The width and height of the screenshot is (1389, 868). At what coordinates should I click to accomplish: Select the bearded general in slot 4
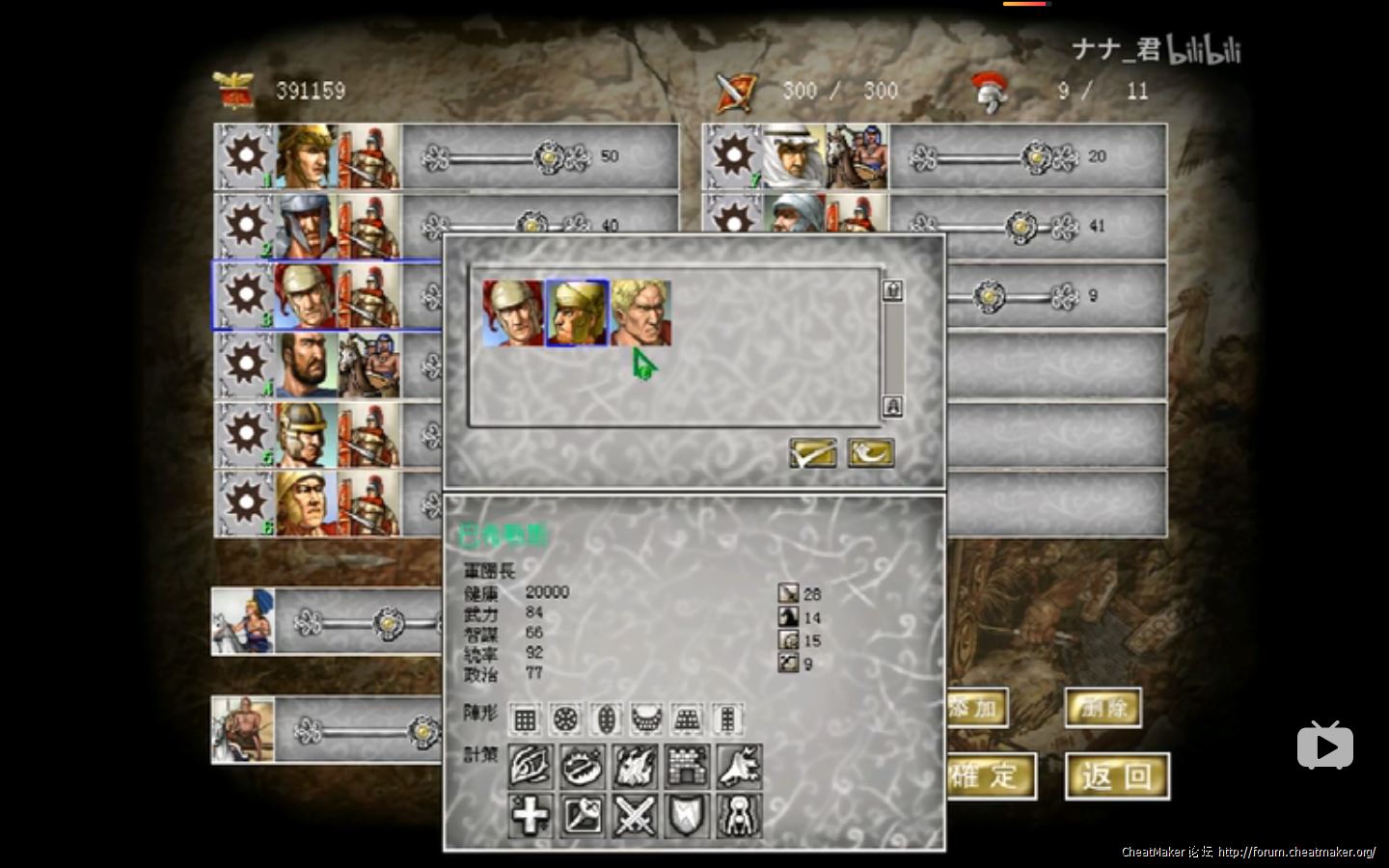click(x=308, y=365)
